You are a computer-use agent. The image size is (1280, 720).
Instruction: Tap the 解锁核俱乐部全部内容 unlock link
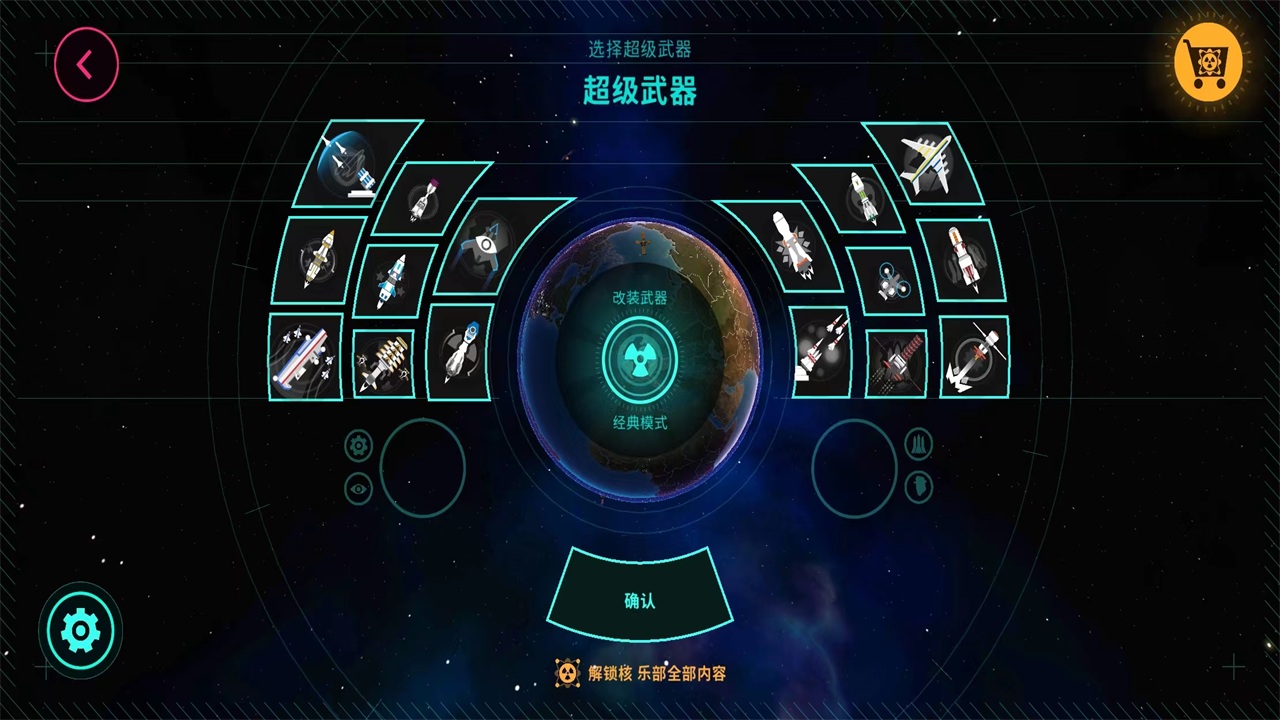(640, 673)
